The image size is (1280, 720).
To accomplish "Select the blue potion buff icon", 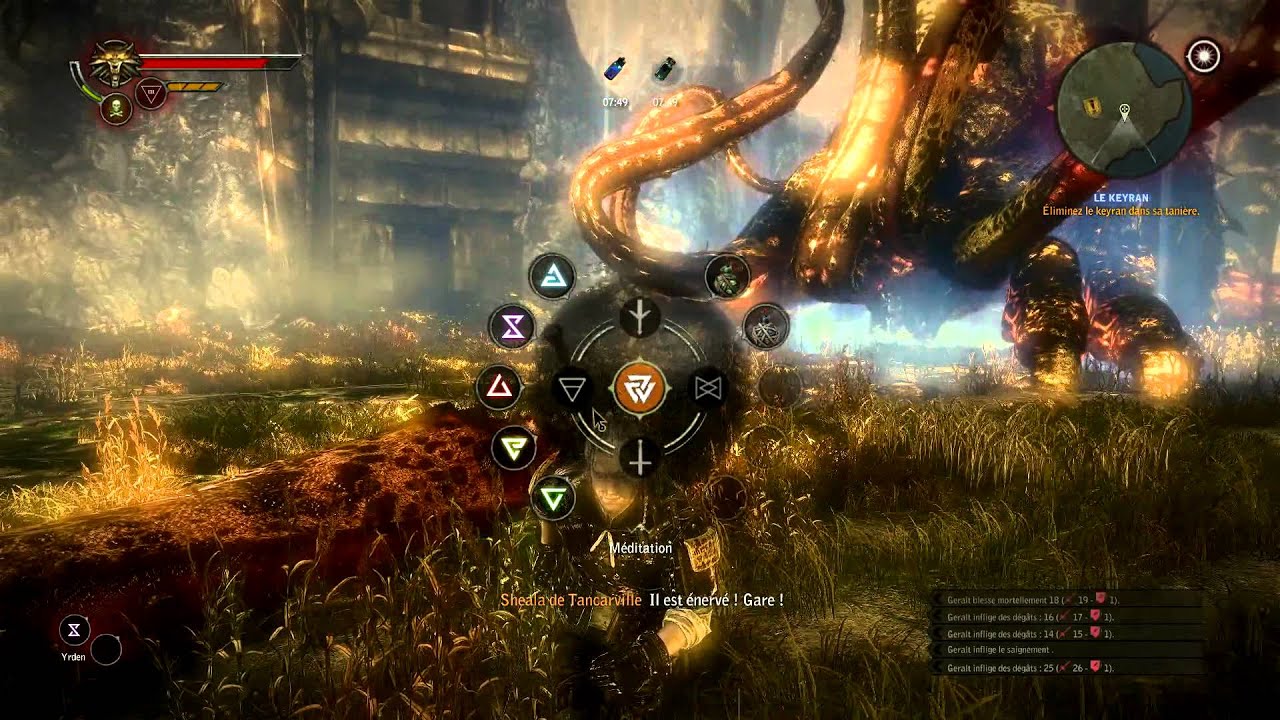I will 615,70.
